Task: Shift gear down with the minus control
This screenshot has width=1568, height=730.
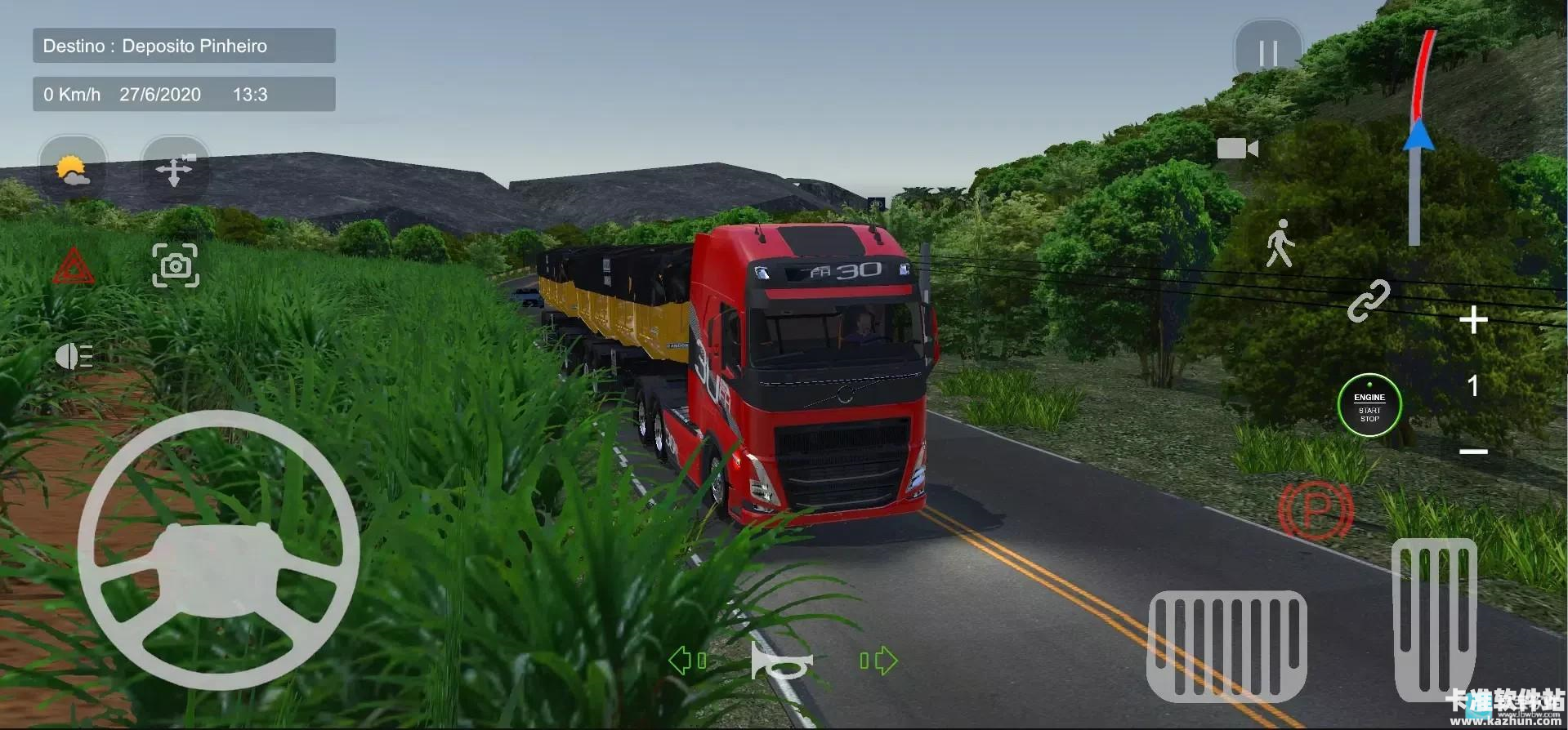Action: (x=1473, y=452)
